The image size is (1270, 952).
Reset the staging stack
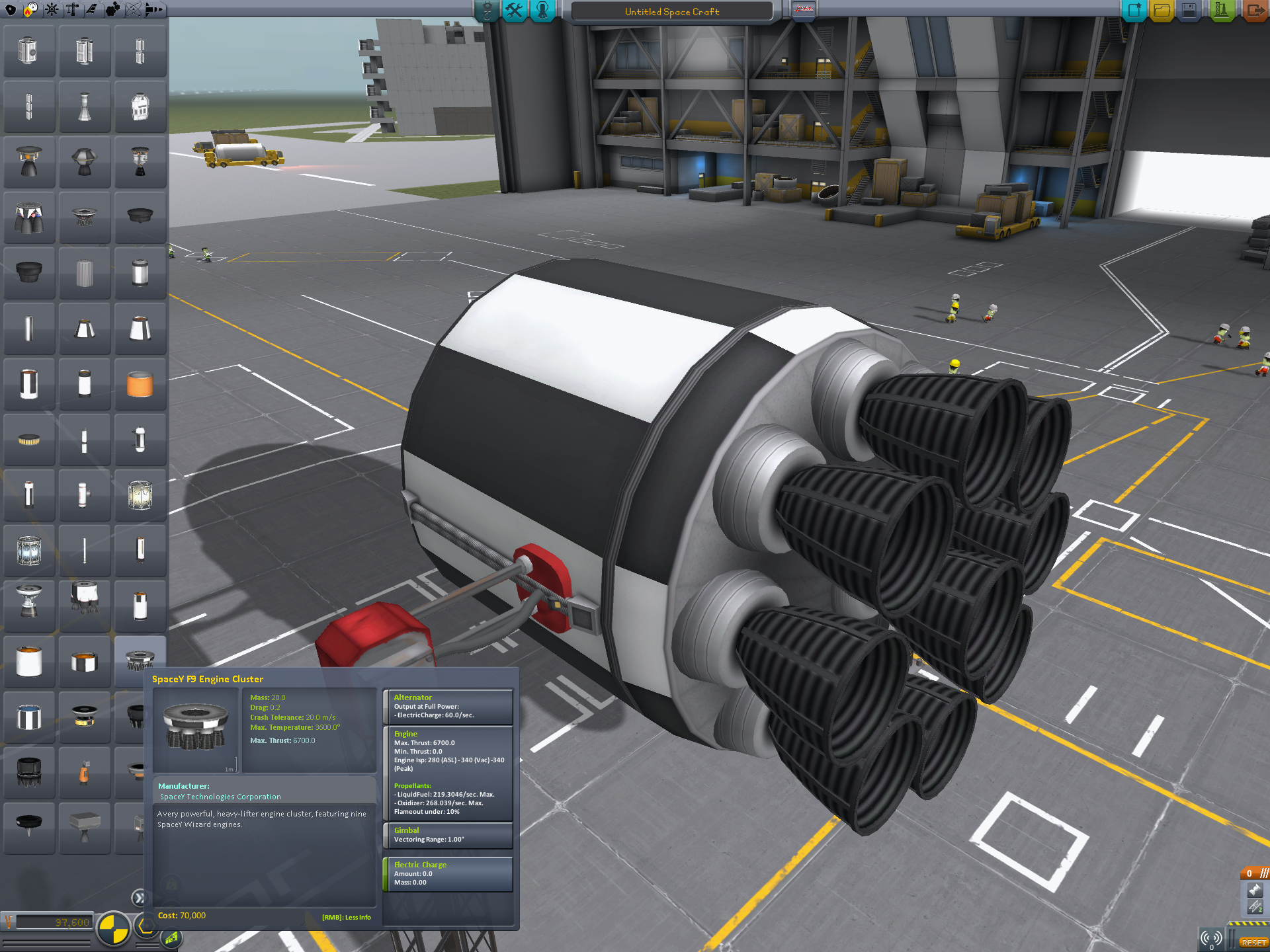tap(1252, 942)
